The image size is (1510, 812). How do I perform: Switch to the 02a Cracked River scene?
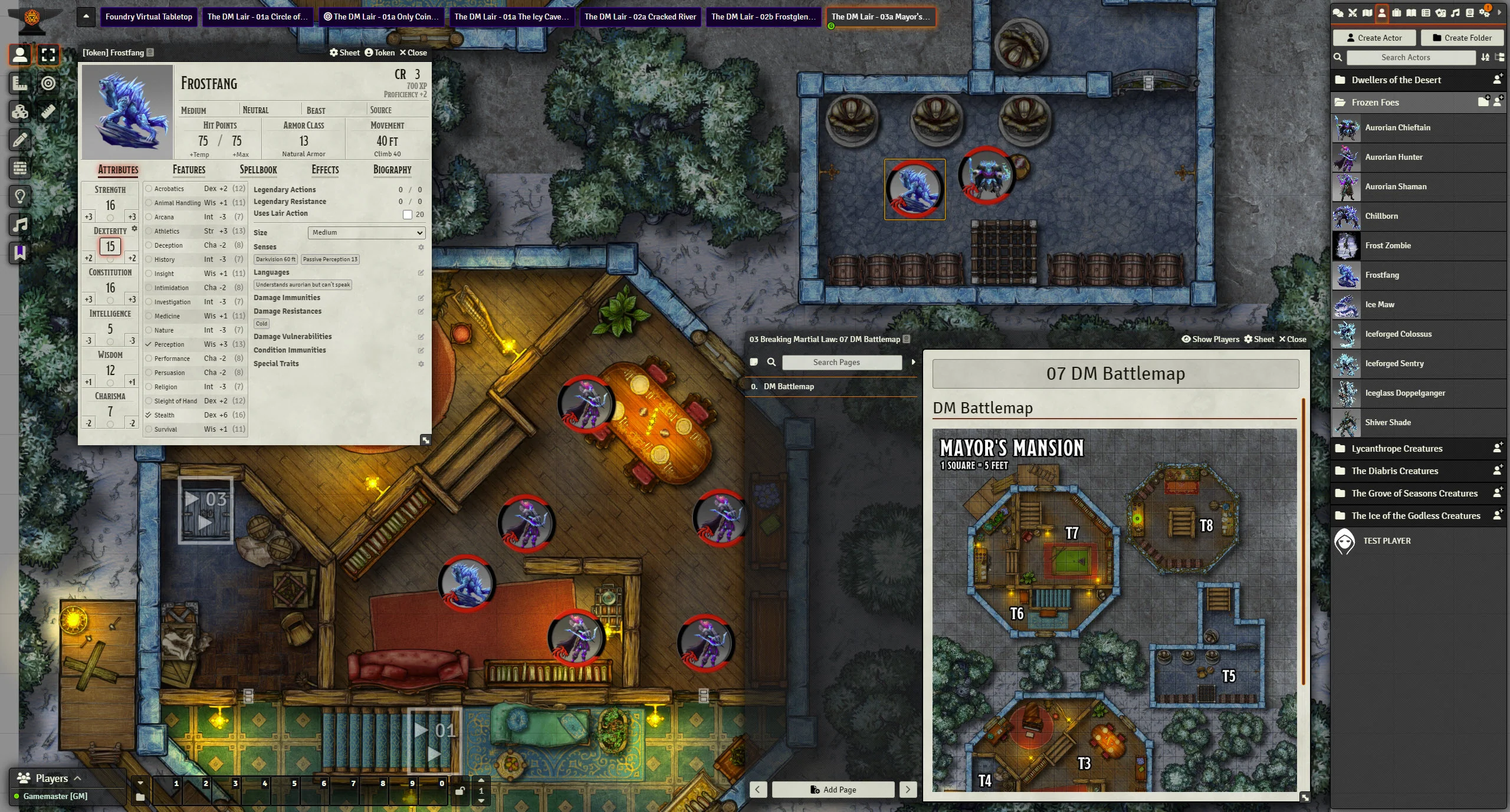click(640, 17)
